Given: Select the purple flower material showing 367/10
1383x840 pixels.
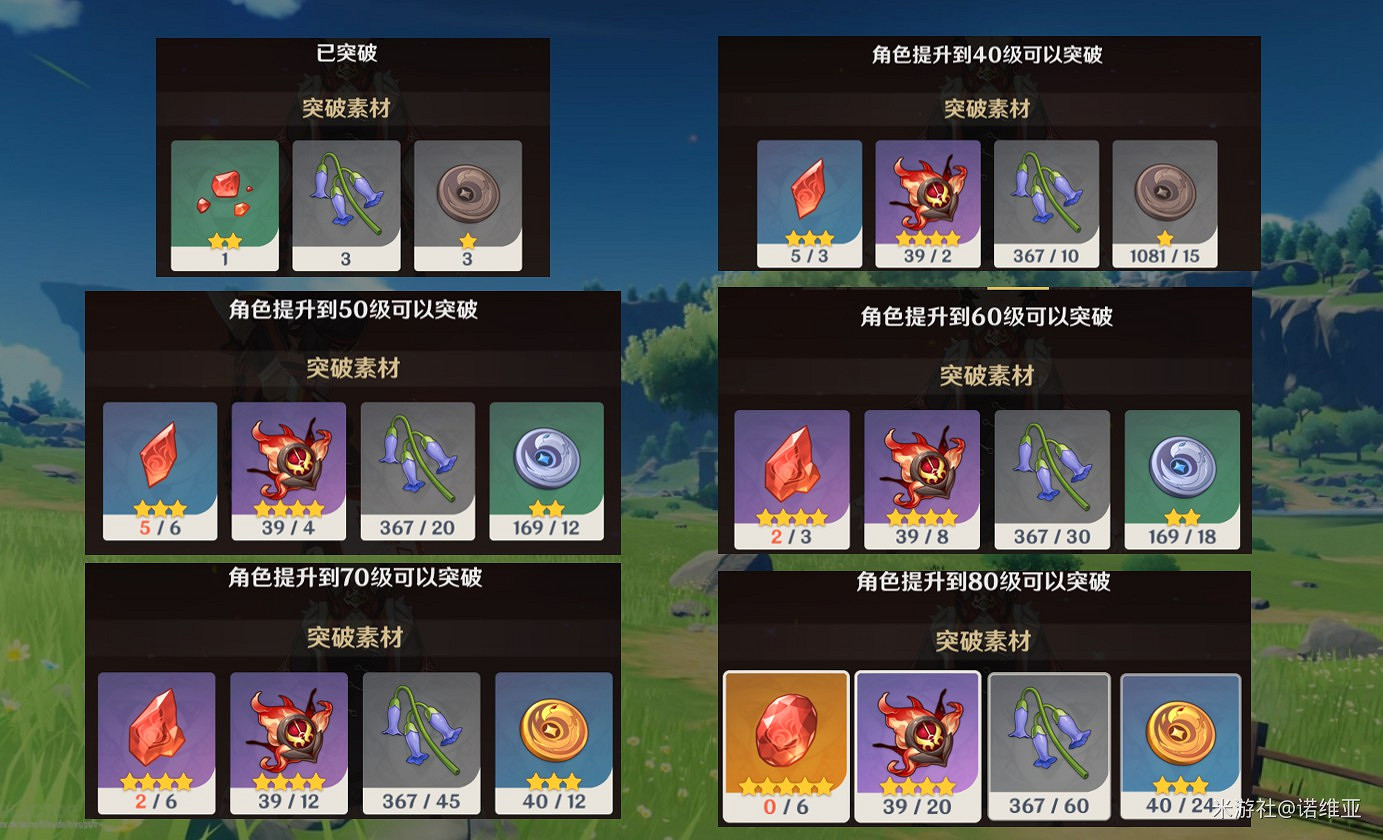Looking at the screenshot, I should [1046, 198].
